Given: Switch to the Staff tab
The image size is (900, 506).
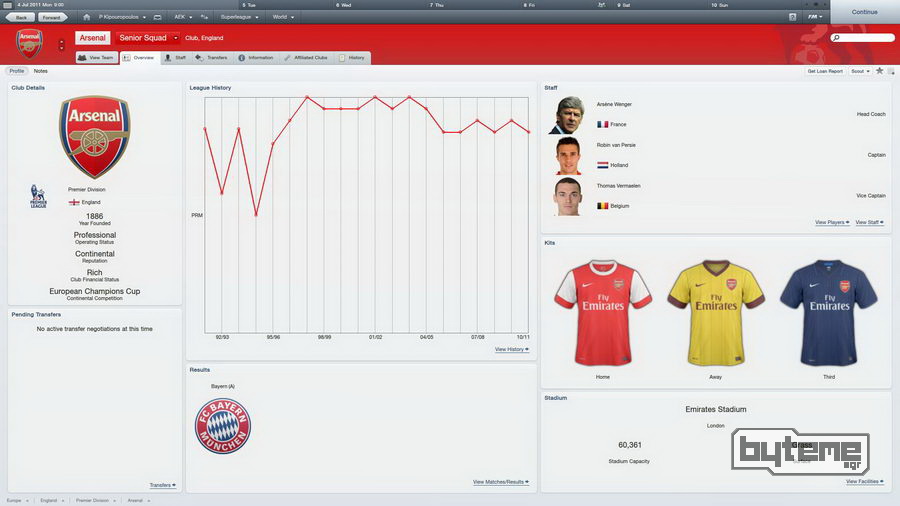Looking at the screenshot, I should pos(175,58).
